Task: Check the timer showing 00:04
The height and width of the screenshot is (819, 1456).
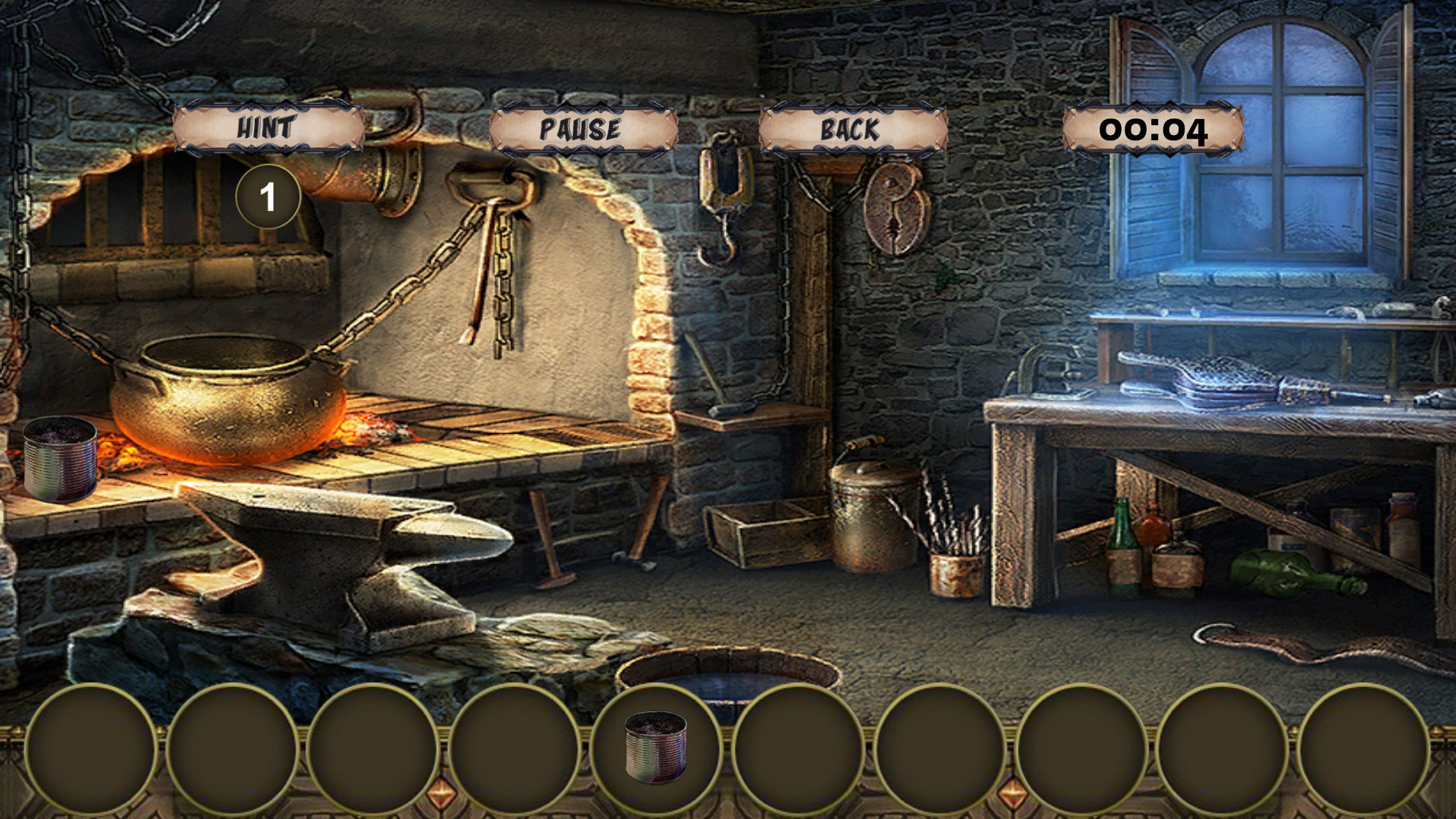Action: [x=1154, y=130]
